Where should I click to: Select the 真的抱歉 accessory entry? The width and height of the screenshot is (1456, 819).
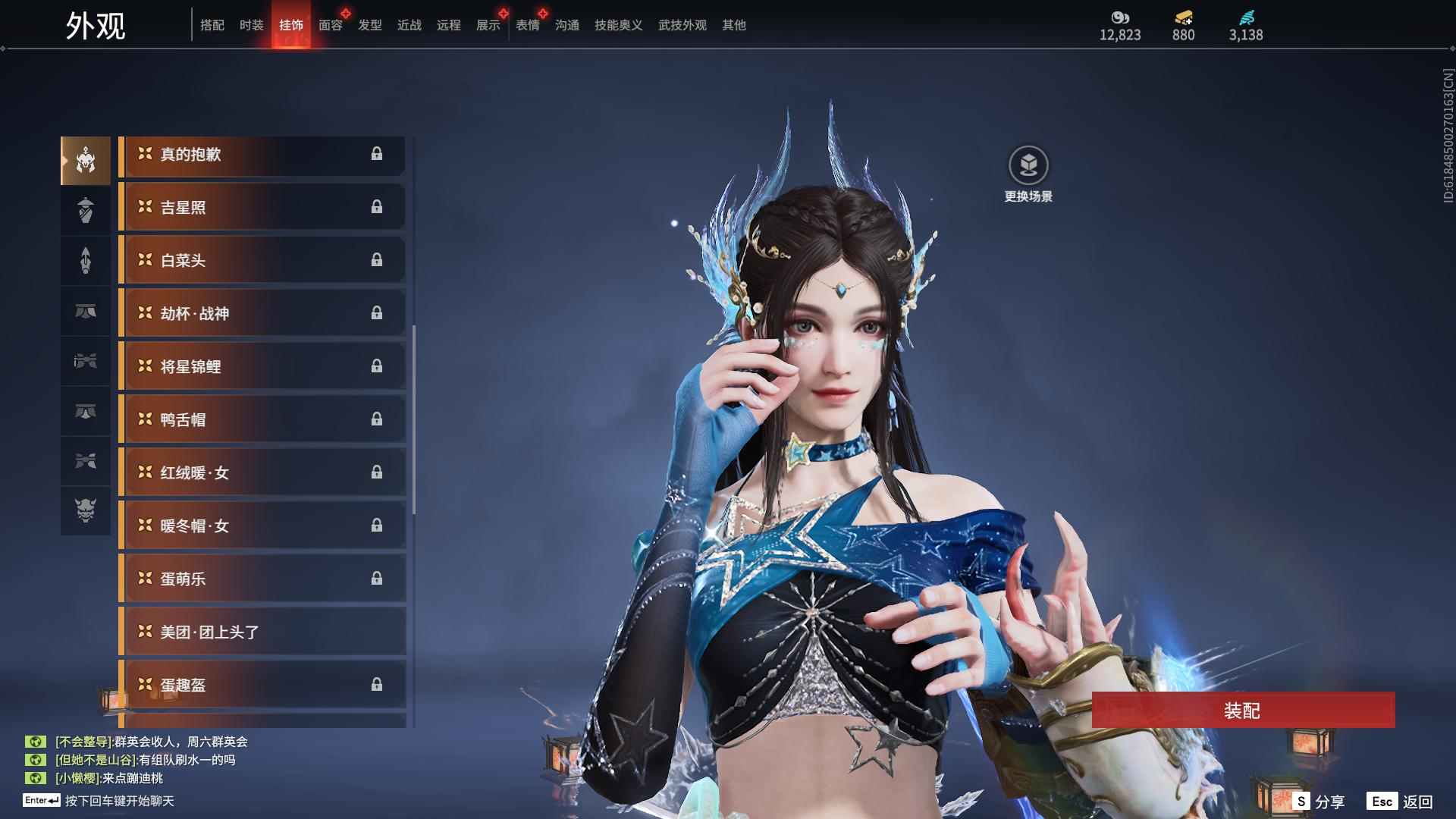pyautogui.click(x=262, y=155)
